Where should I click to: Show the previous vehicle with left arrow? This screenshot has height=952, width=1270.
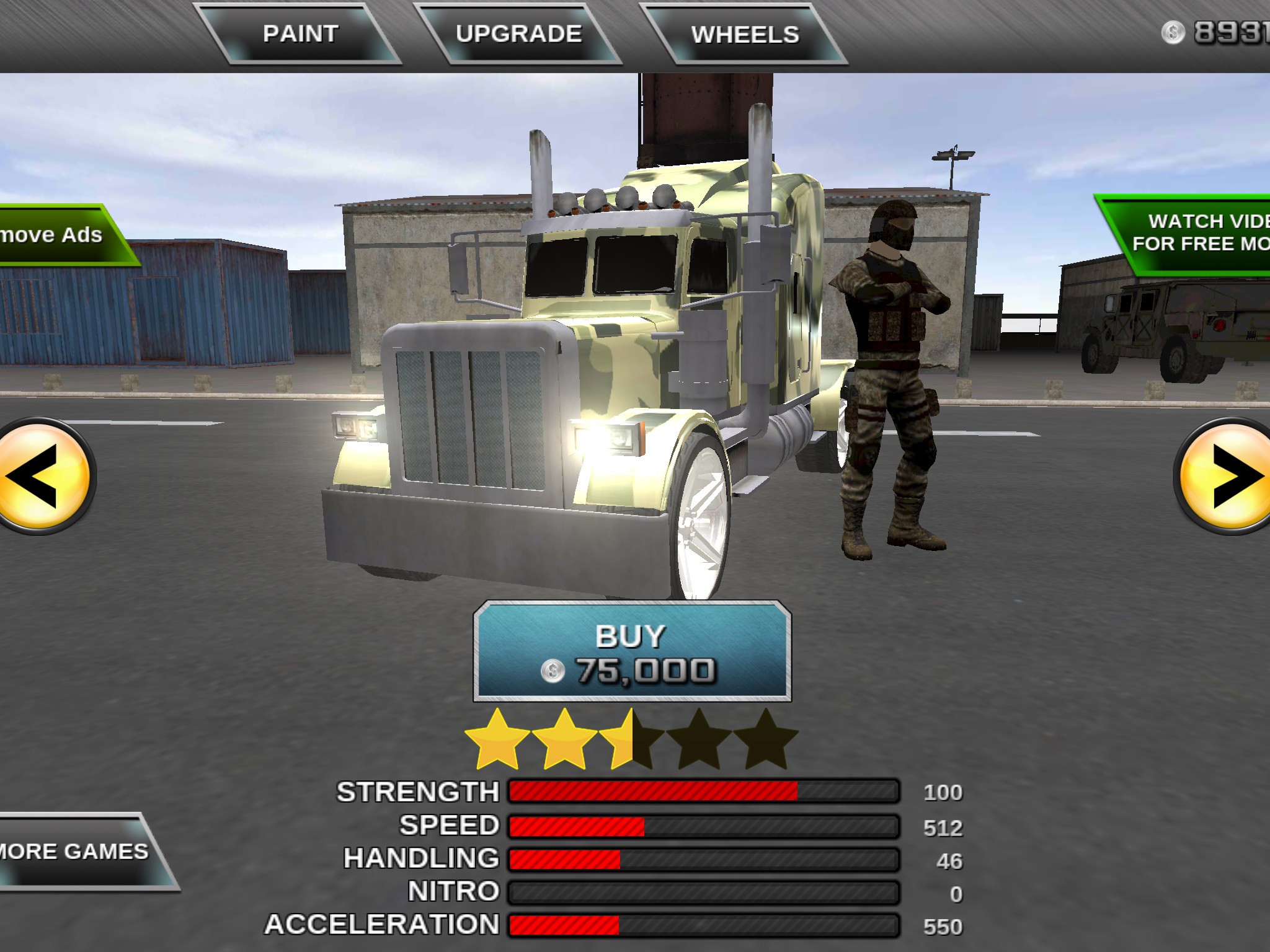pos(43,477)
